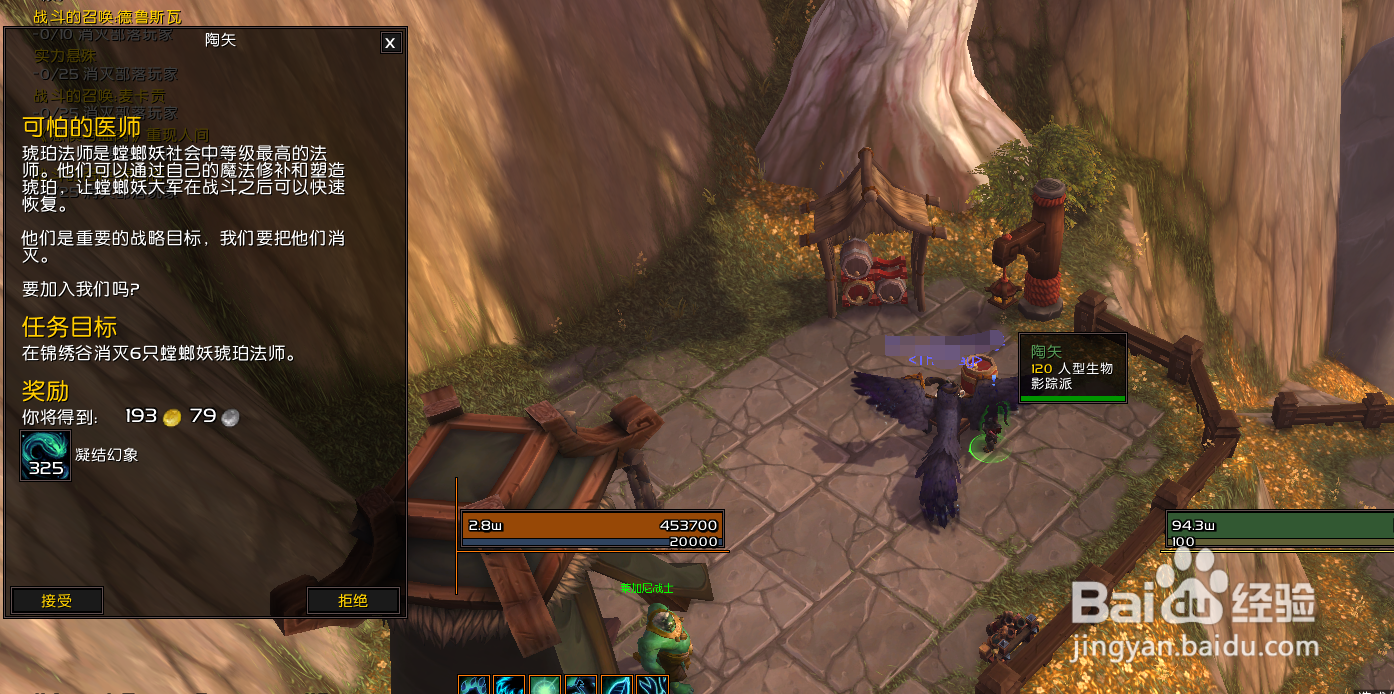
Task: Use the glowing green orb ability
Action: (x=544, y=685)
